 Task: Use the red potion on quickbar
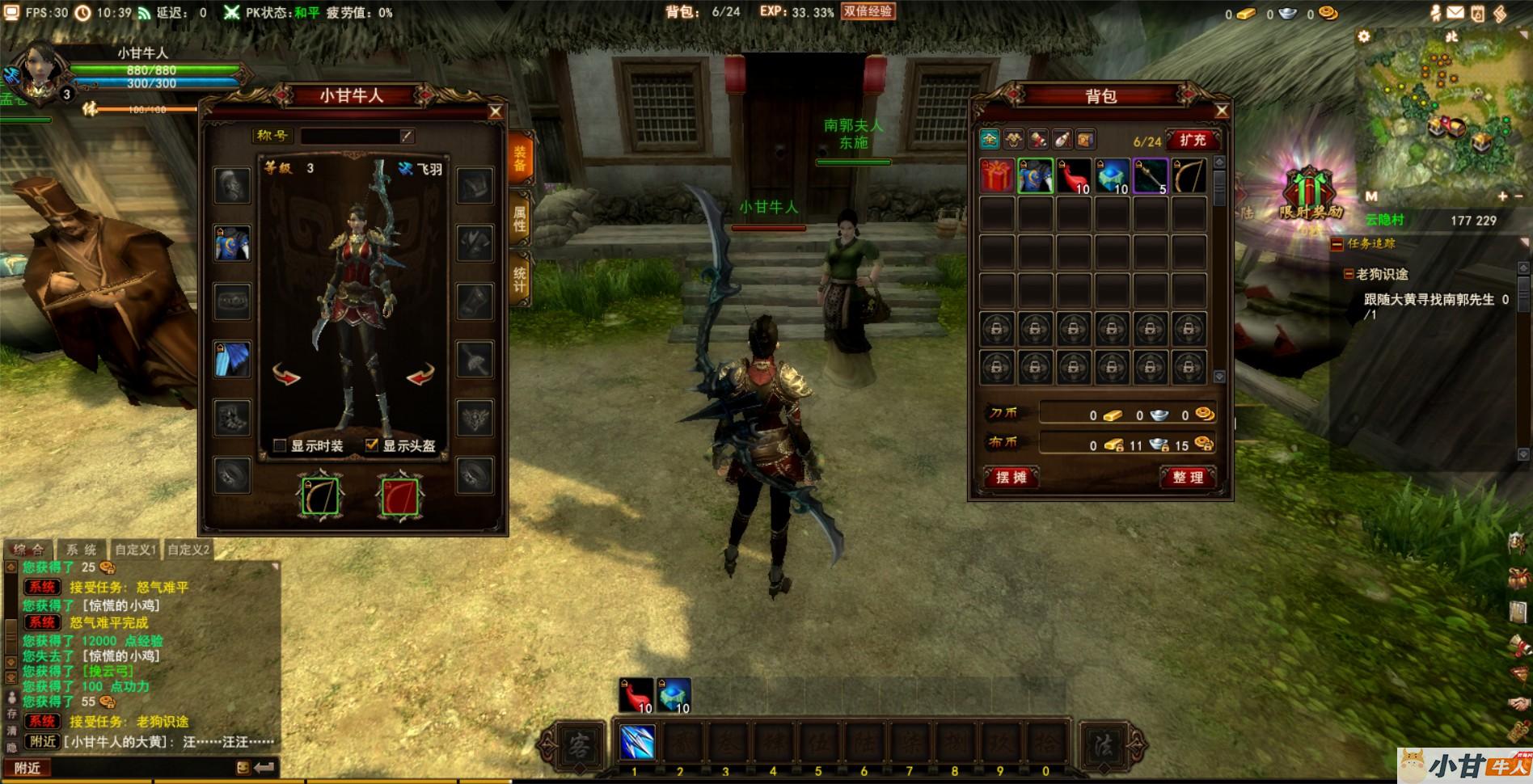(x=636, y=695)
